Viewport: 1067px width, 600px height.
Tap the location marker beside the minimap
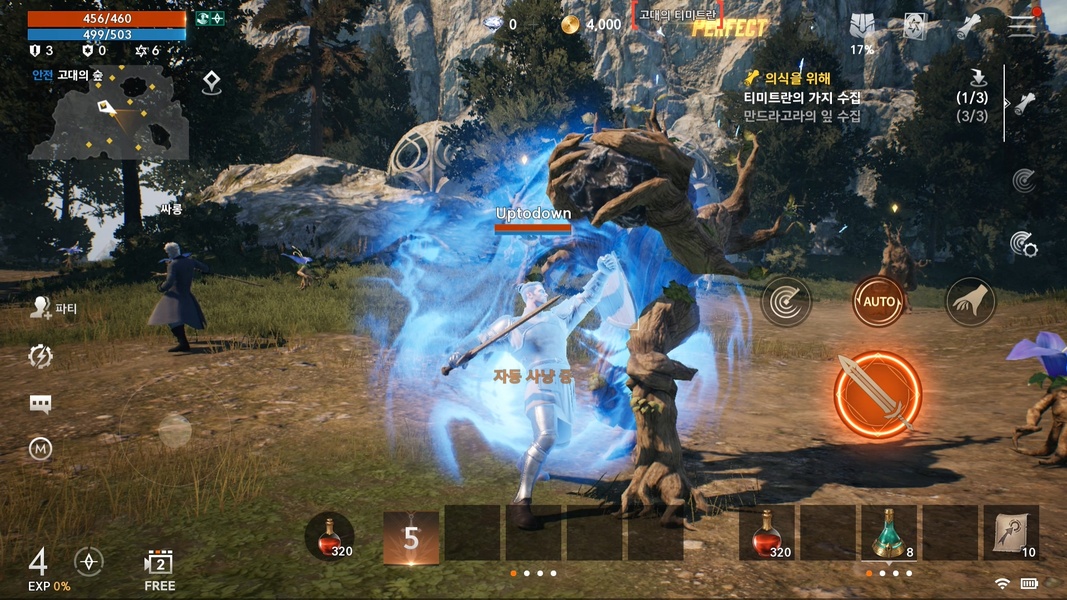coord(211,83)
